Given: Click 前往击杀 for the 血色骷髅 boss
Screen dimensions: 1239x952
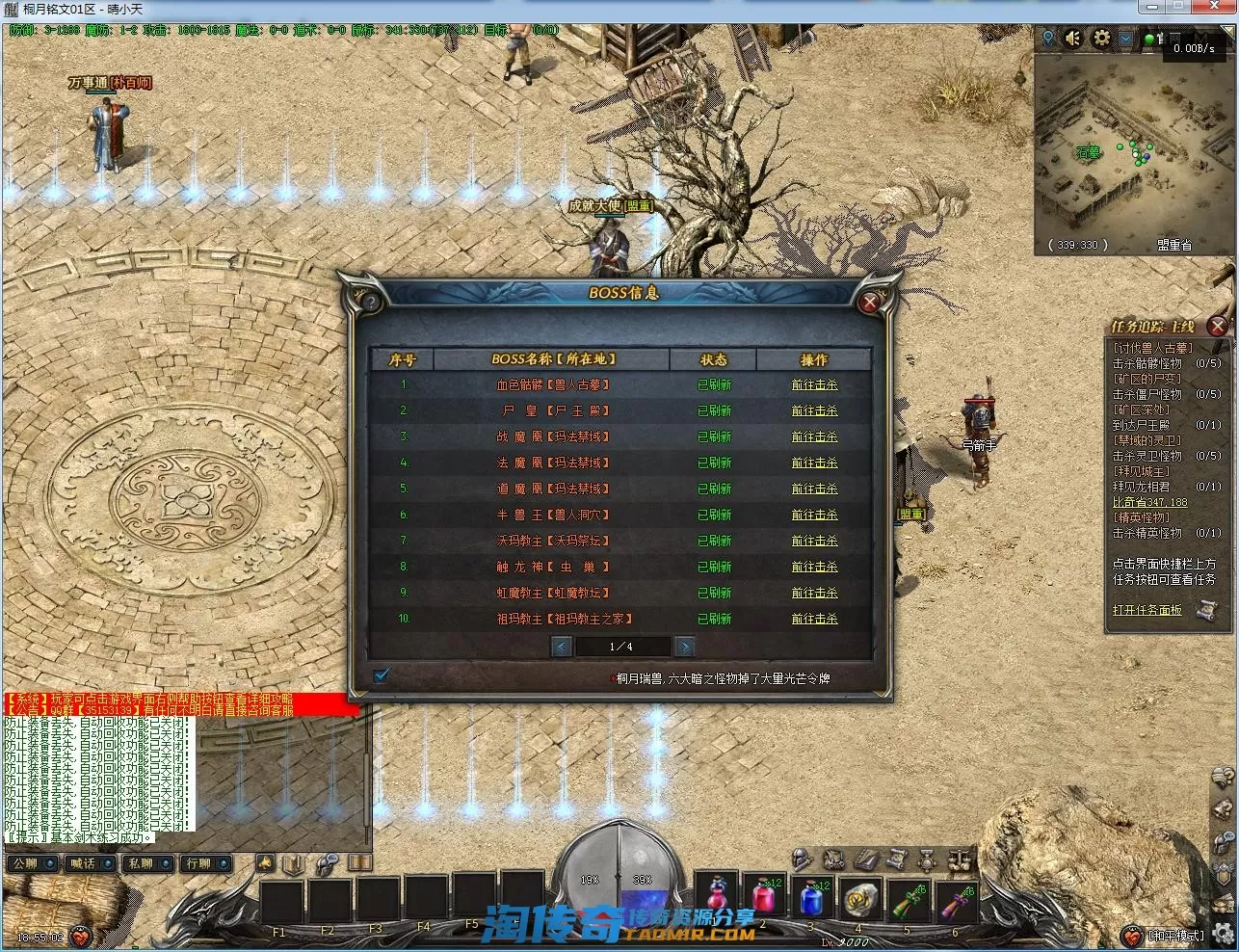Looking at the screenshot, I should pyautogui.click(x=814, y=384).
